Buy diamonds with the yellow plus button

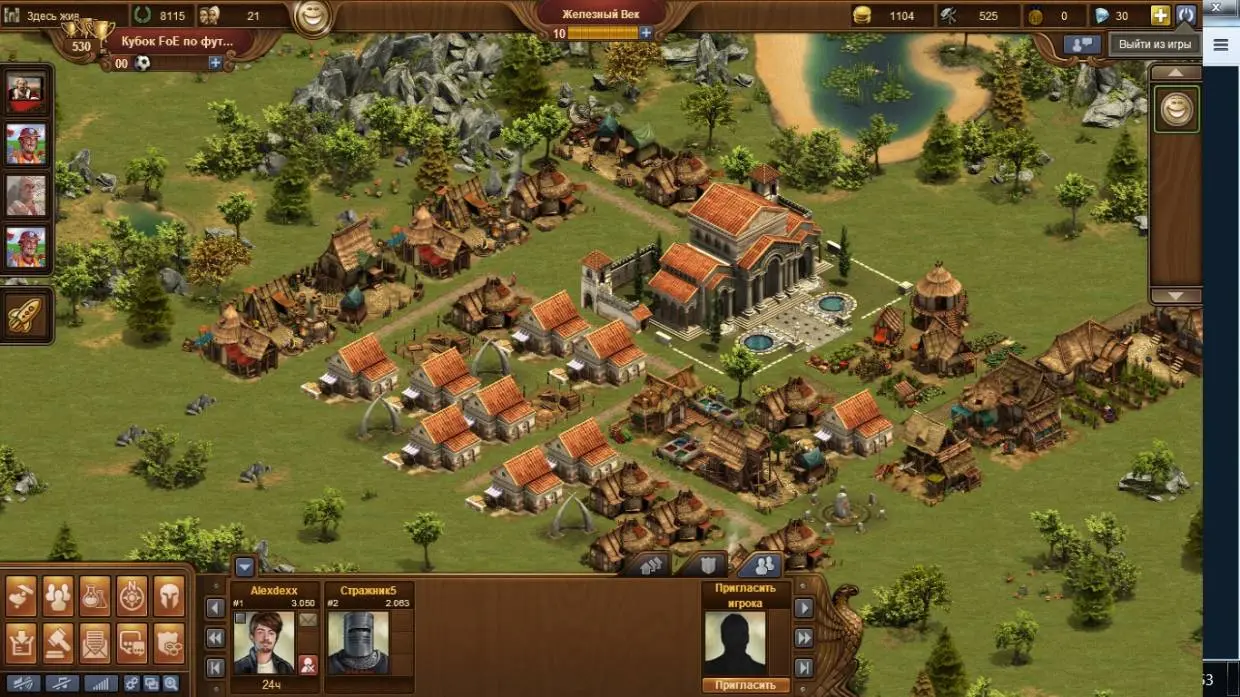coord(1160,15)
